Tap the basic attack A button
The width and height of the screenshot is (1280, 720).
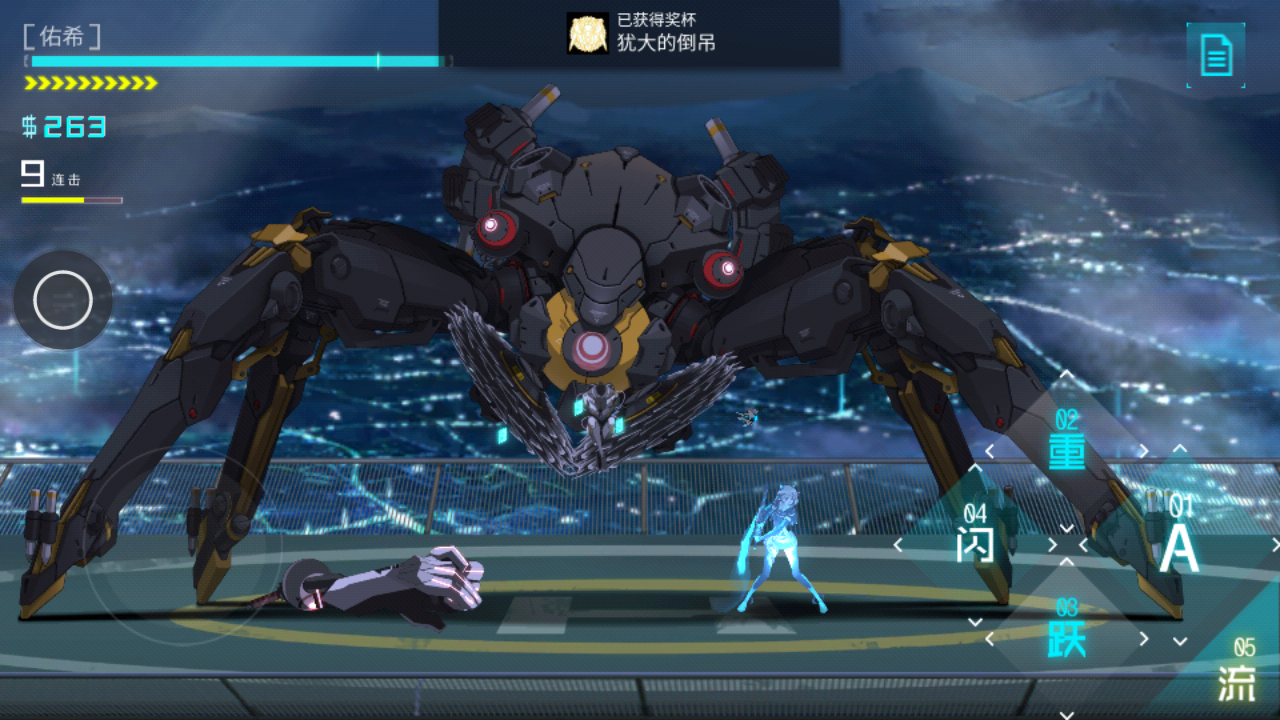(x=1178, y=545)
